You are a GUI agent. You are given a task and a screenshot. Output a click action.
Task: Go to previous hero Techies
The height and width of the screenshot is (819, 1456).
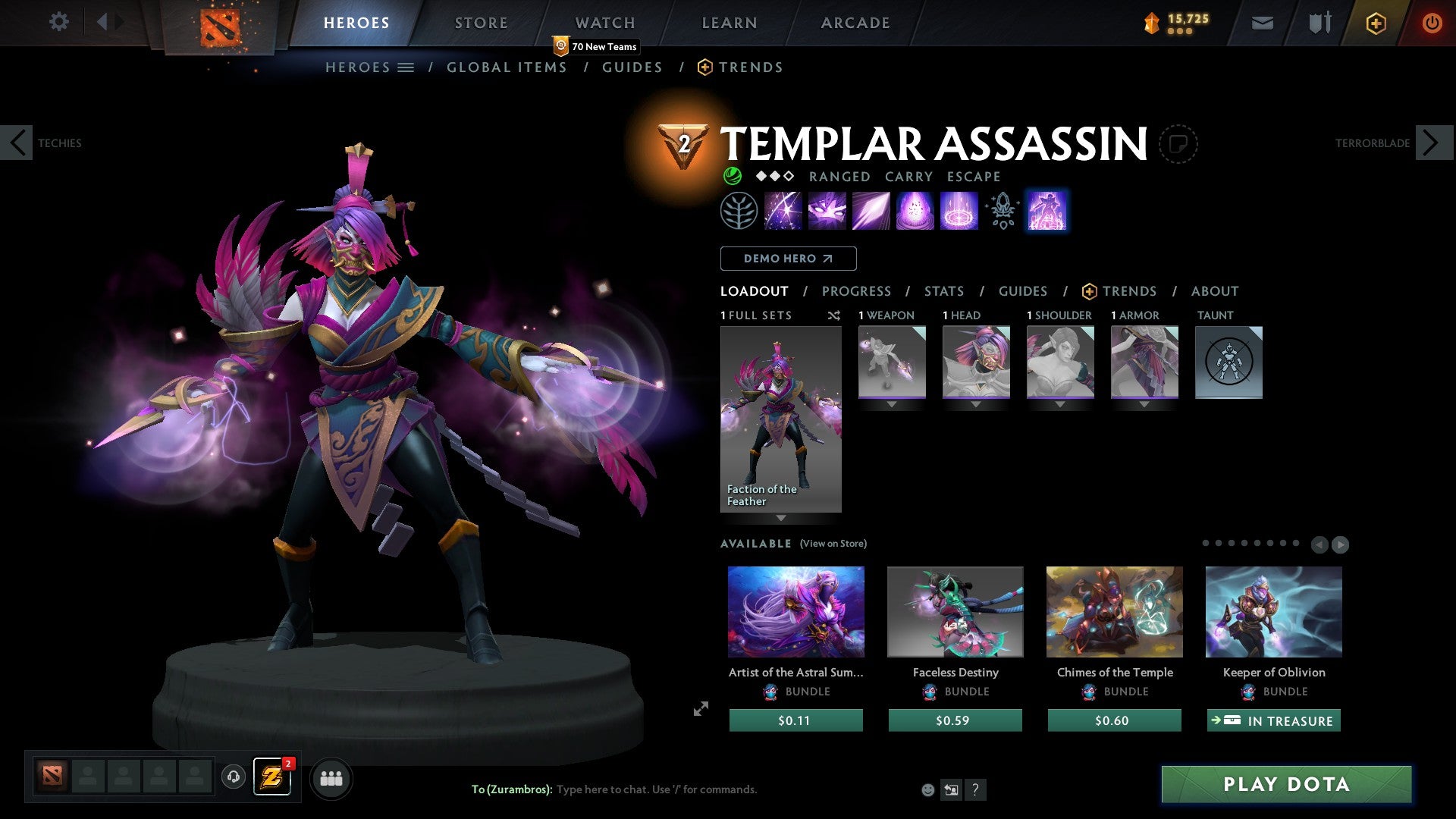click(17, 143)
